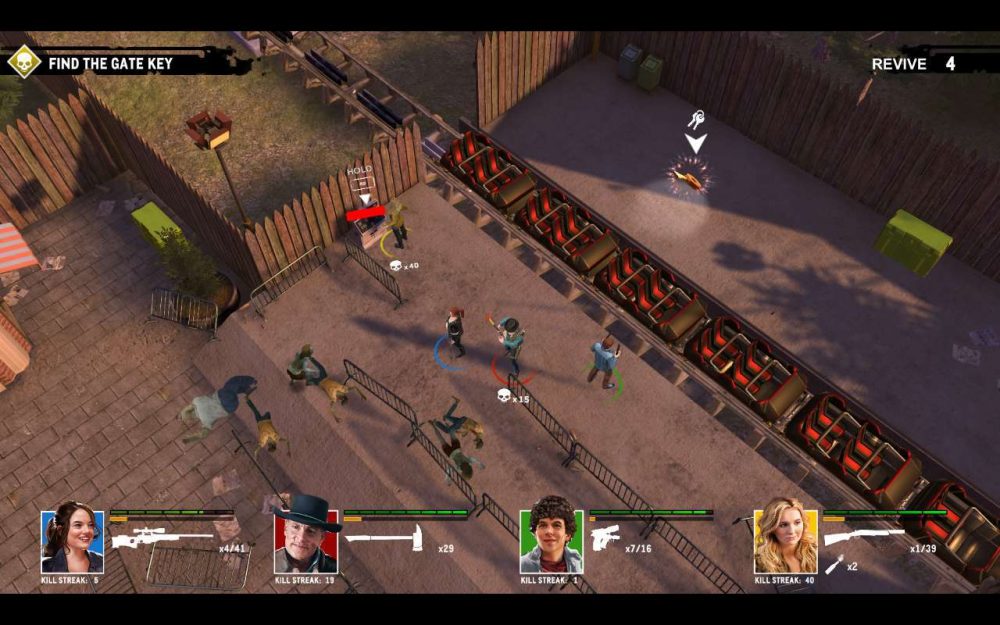Viewport: 1000px width, 625px height.
Task: Select the blonde woman portrait
Action: tap(785, 541)
